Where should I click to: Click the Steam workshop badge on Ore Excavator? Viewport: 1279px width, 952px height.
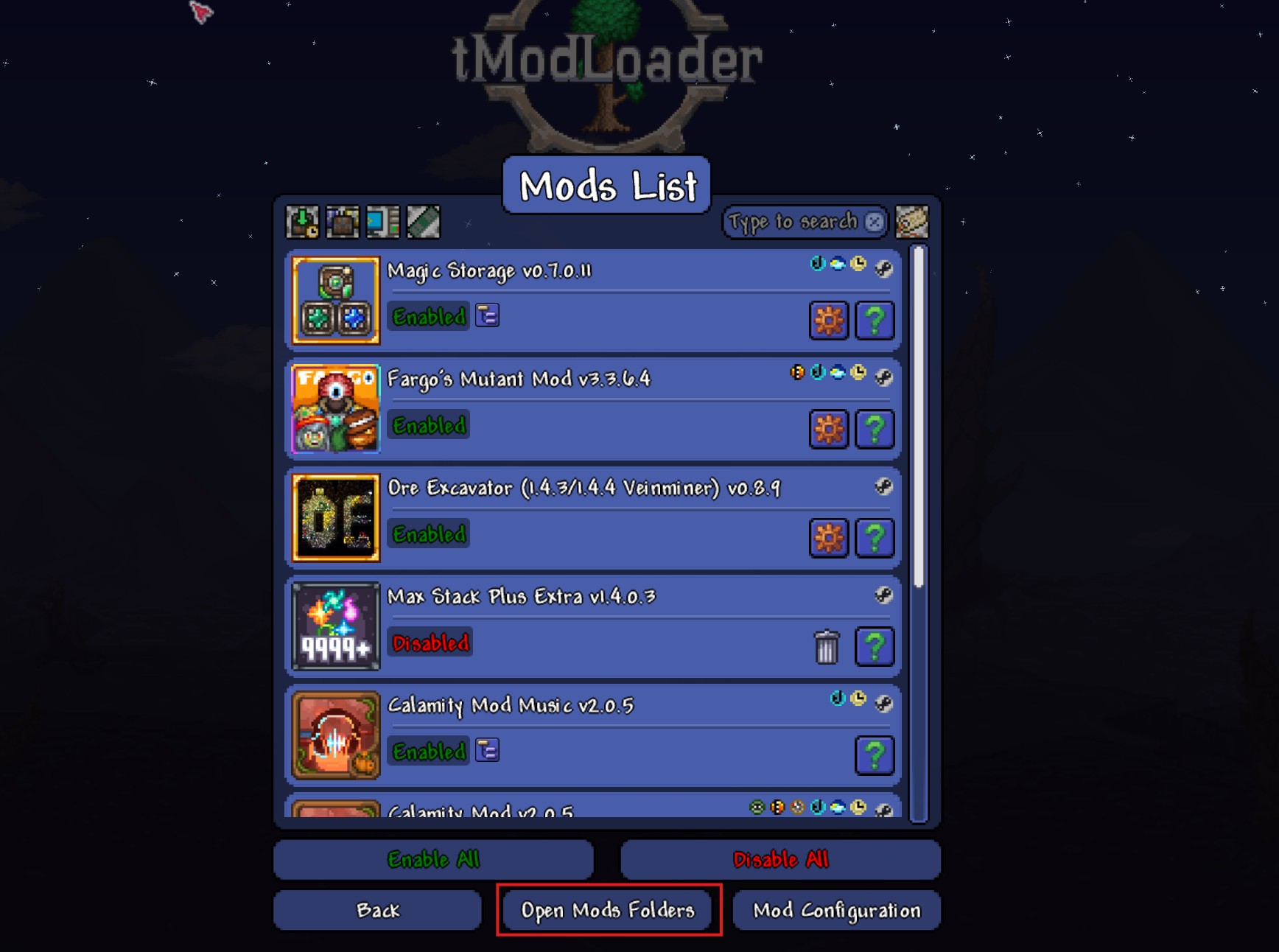pos(884,487)
